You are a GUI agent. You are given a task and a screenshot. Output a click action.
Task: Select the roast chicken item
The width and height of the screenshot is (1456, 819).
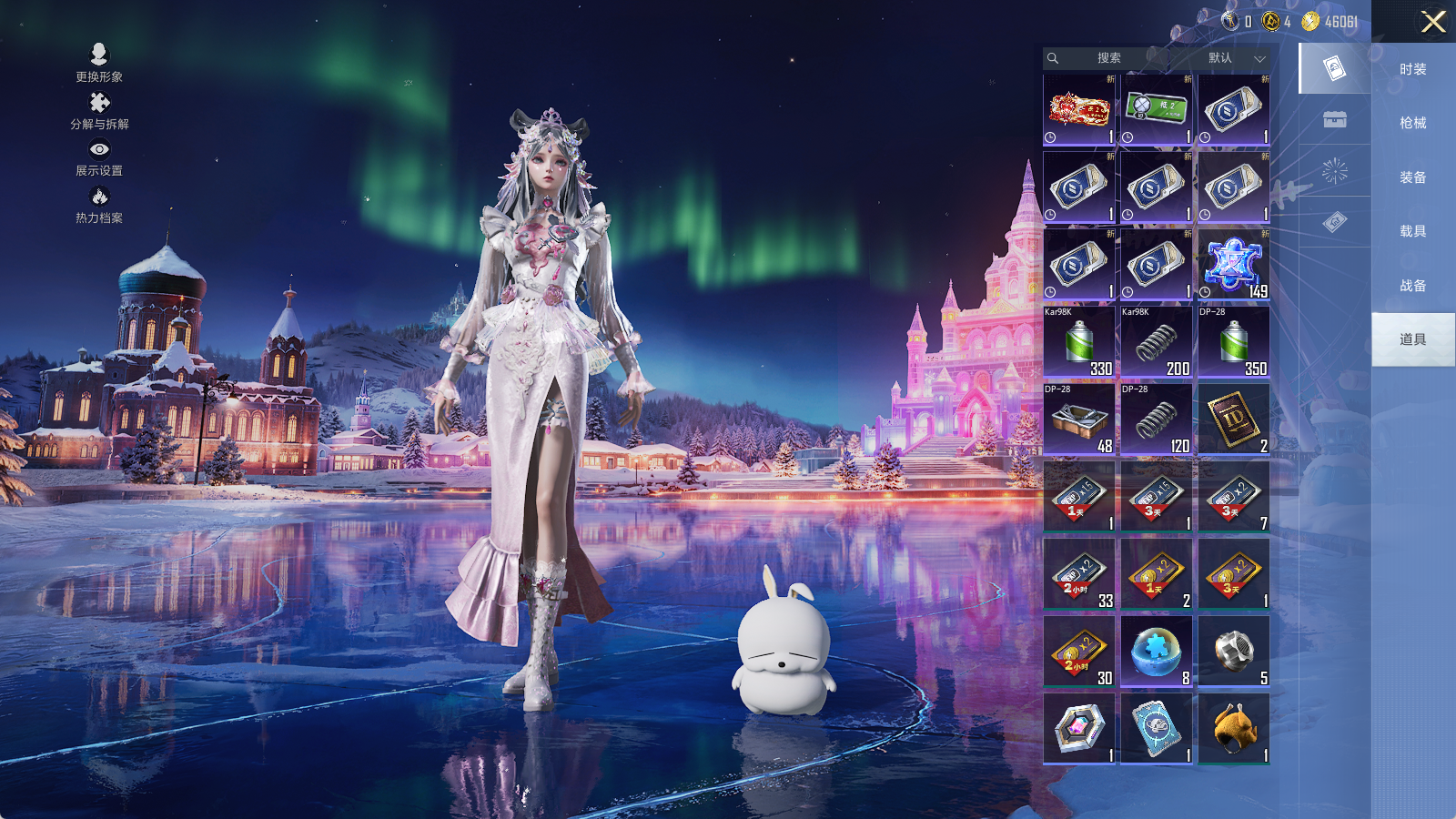point(1233,729)
